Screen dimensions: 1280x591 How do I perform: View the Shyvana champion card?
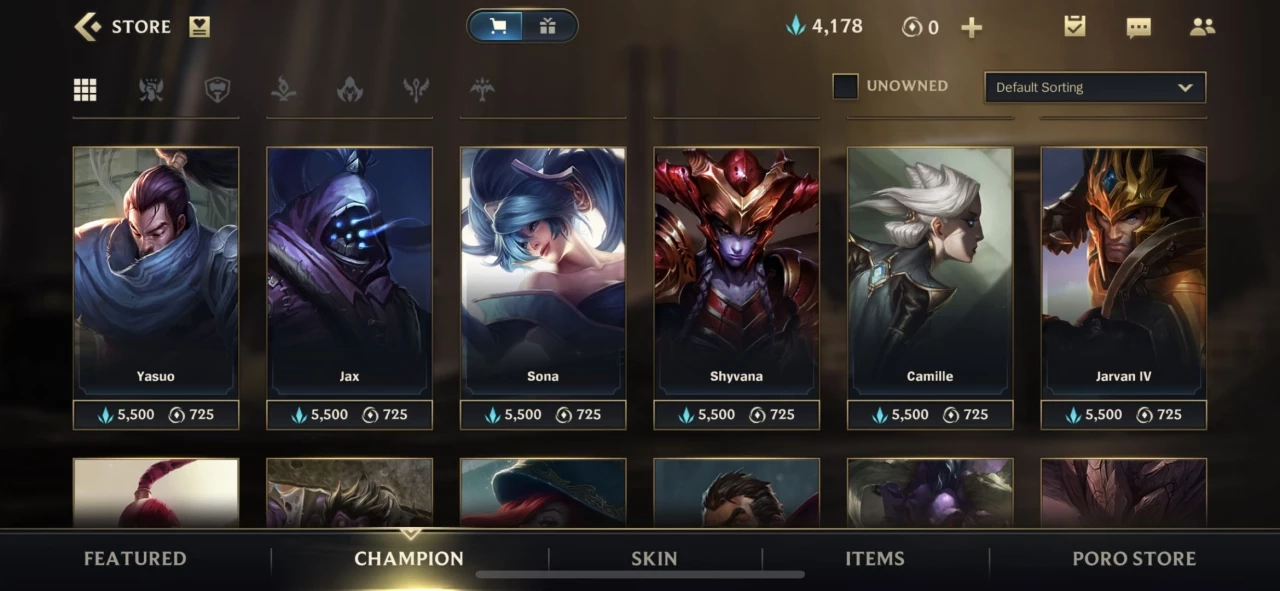[x=736, y=270]
